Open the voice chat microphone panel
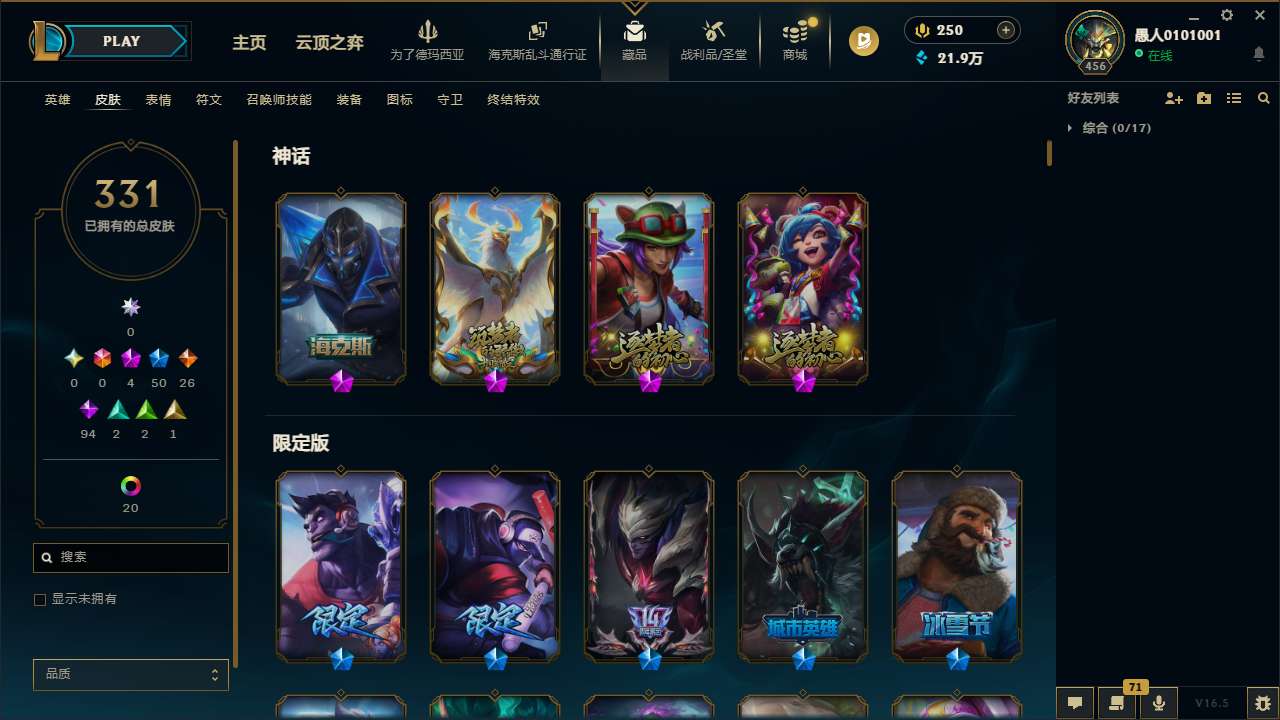Image resolution: width=1280 pixels, height=720 pixels. pyautogui.click(x=1158, y=703)
